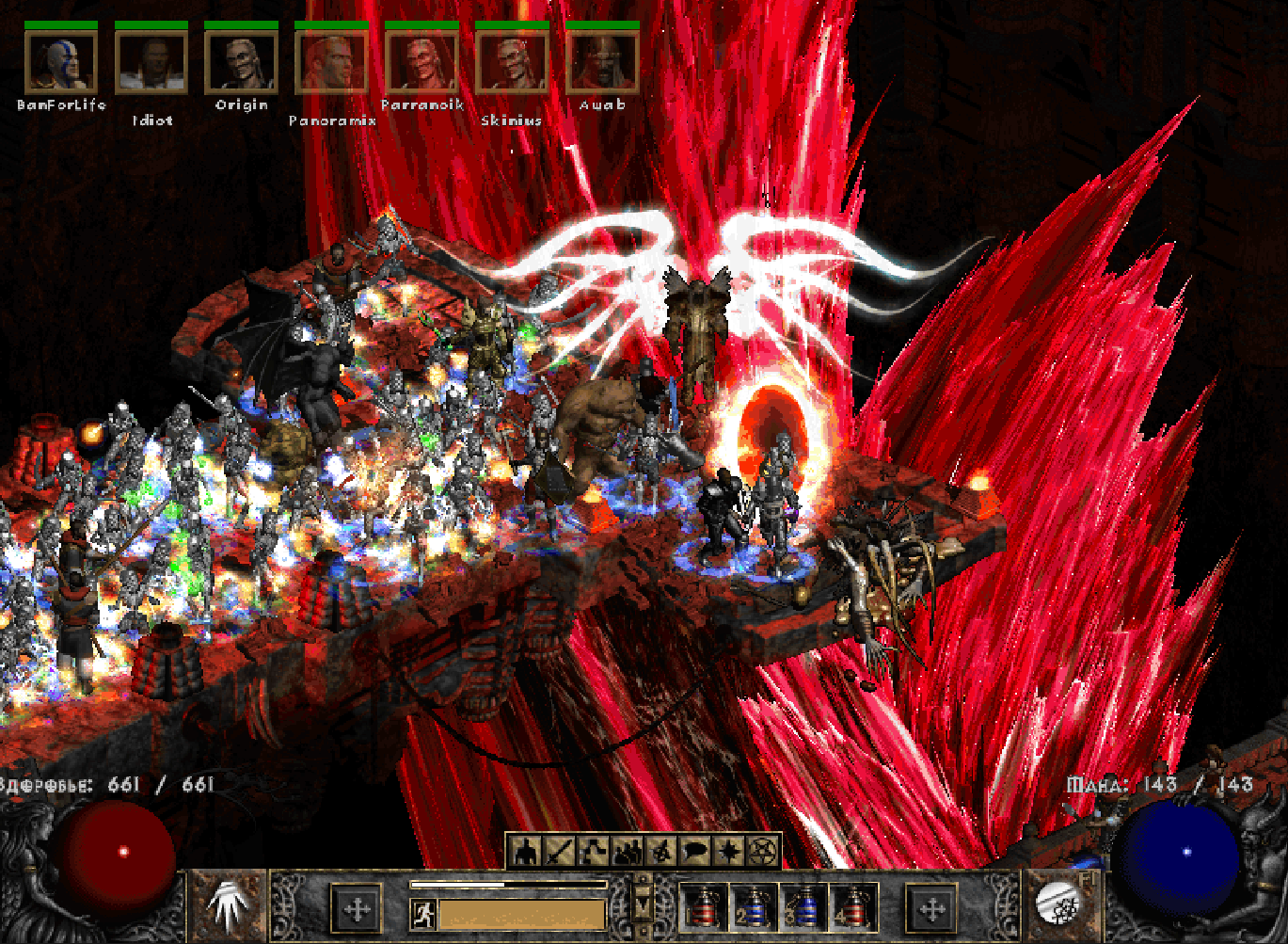Open the quest log icon
Screen dimensions: 1288x944
pyautogui.click(x=728, y=852)
